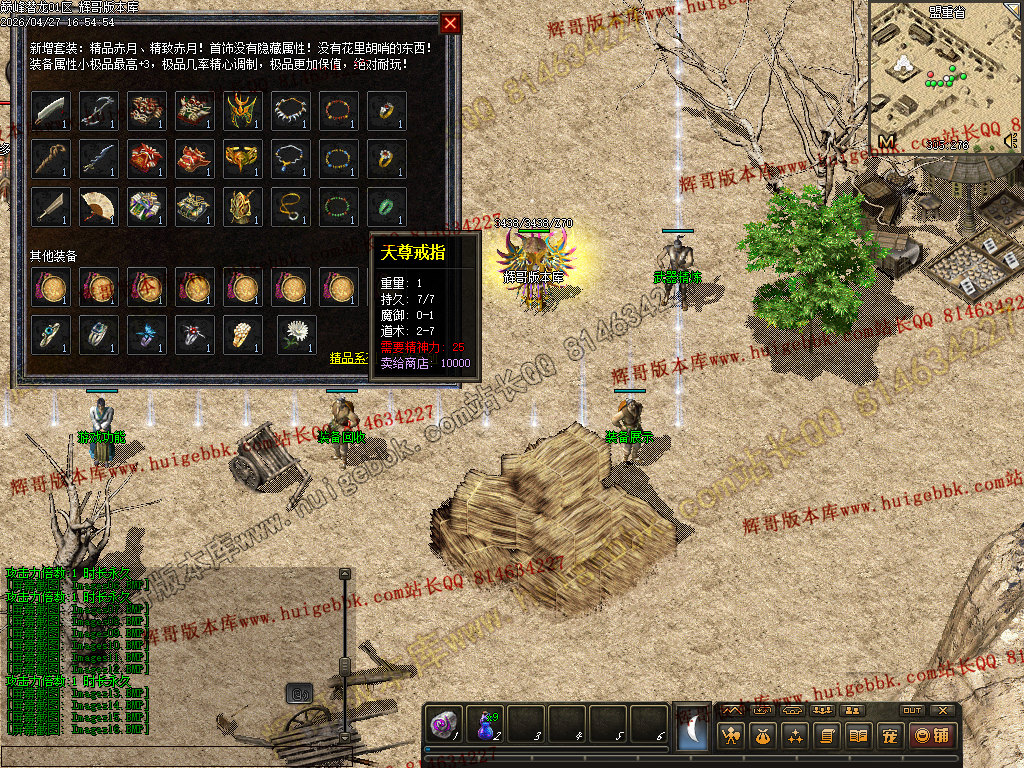Open the book icon in the bottom toolbar
The height and width of the screenshot is (768, 1024).
pos(857,736)
